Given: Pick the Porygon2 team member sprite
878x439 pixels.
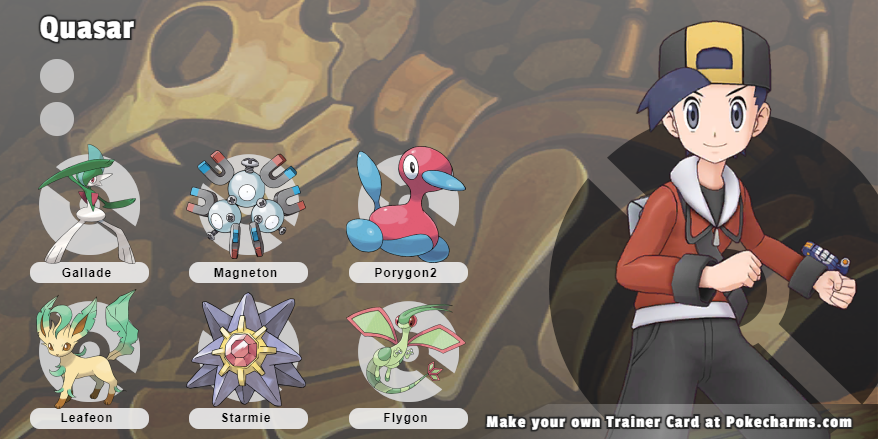Looking at the screenshot, I should pyautogui.click(x=401, y=205).
